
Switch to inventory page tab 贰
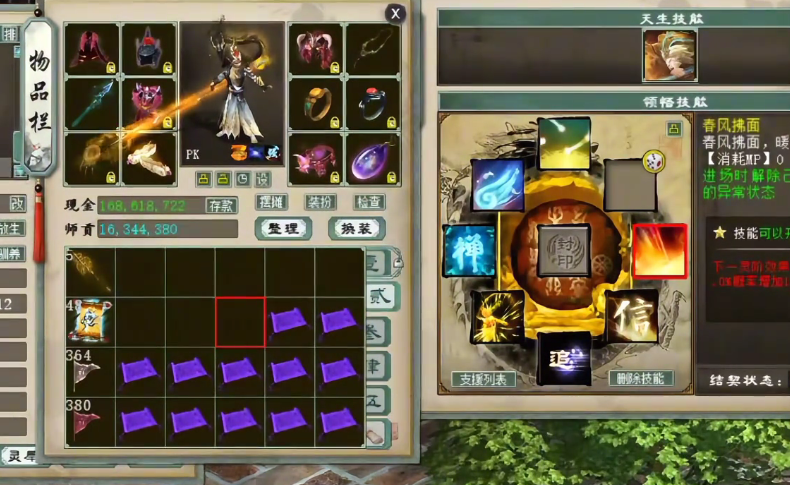380,297
